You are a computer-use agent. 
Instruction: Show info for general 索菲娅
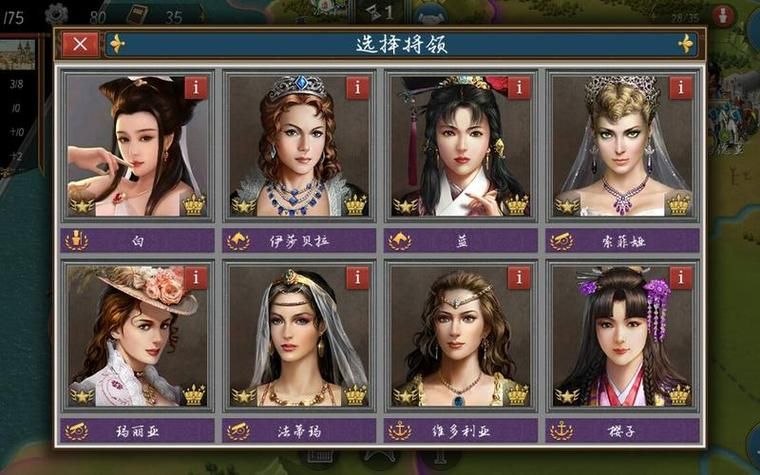point(681,87)
